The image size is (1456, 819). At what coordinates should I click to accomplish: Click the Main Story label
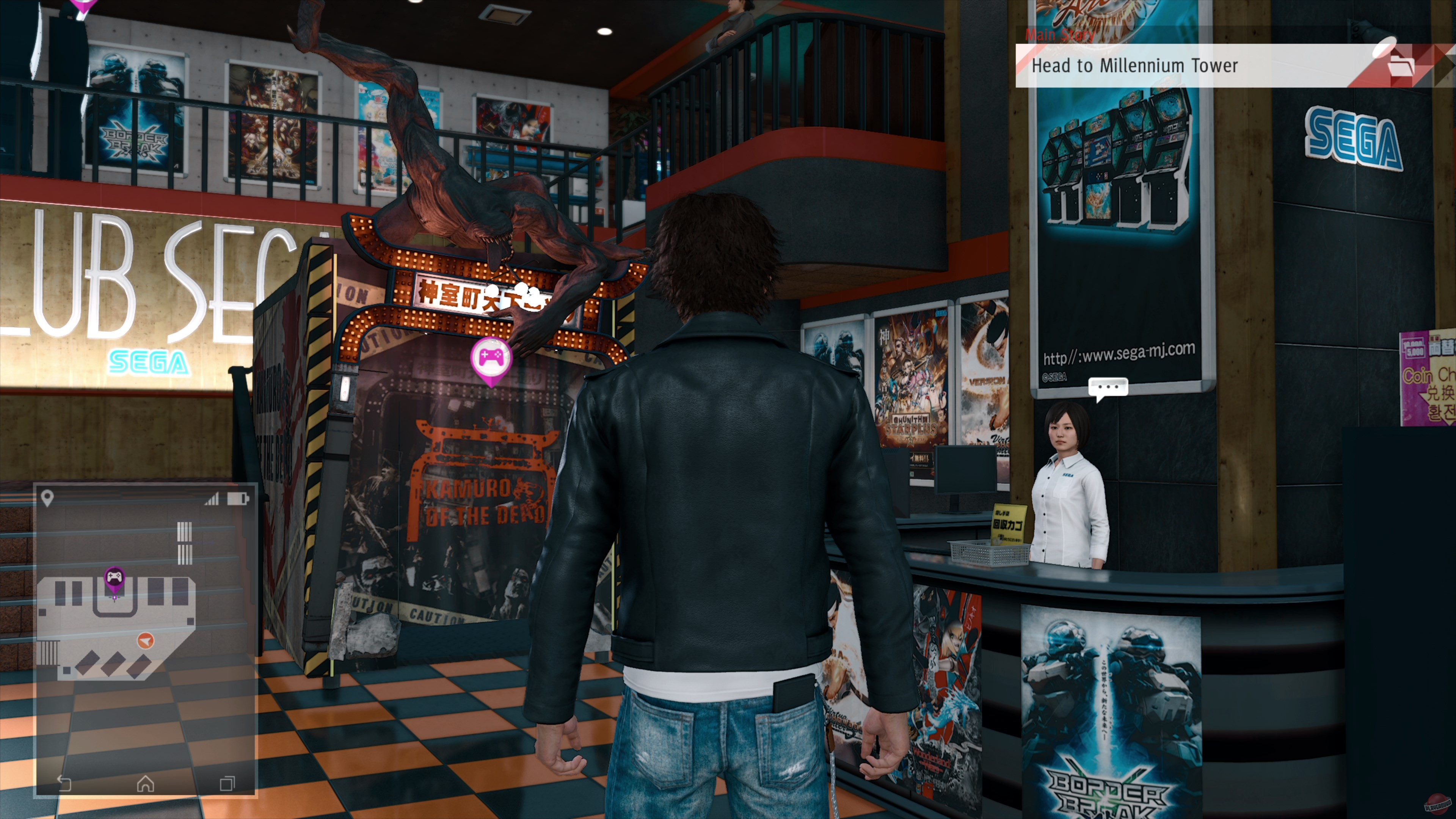tap(1059, 35)
